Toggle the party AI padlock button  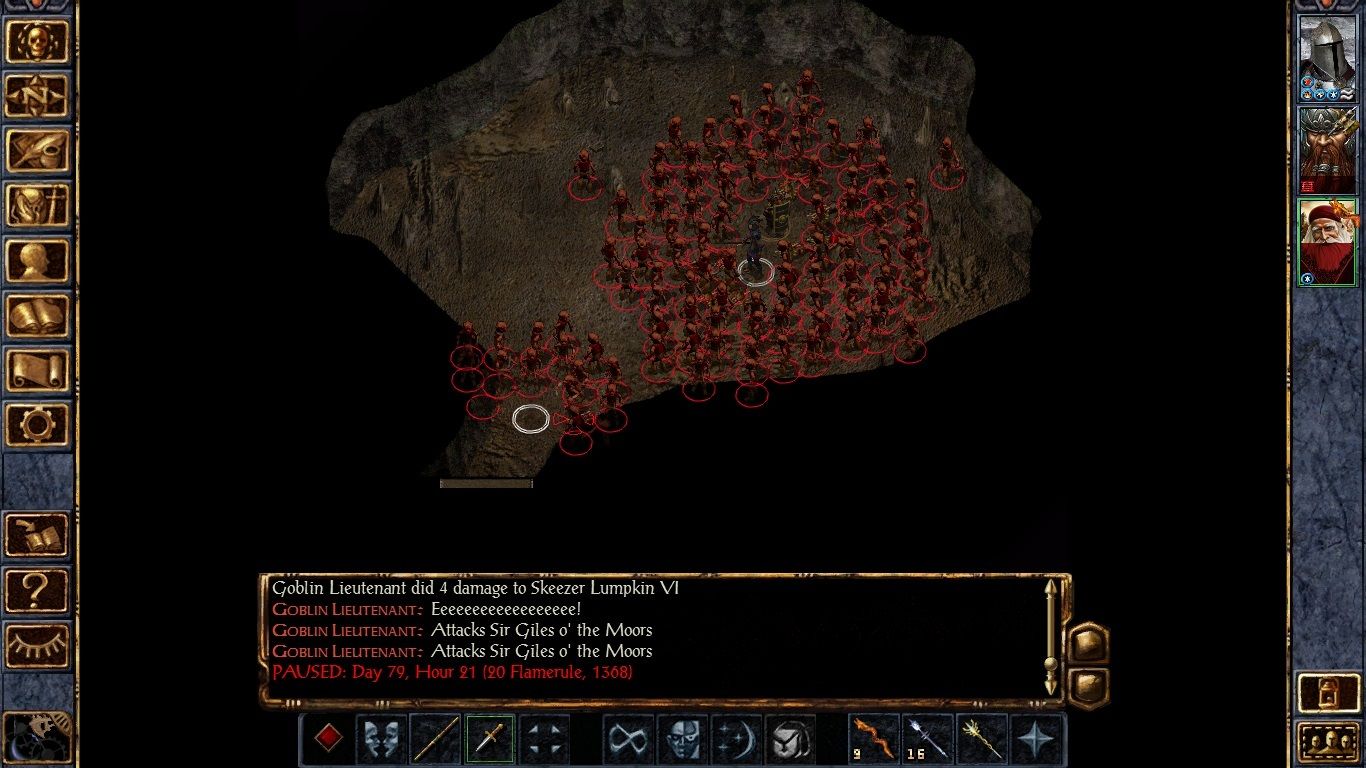(1327, 693)
